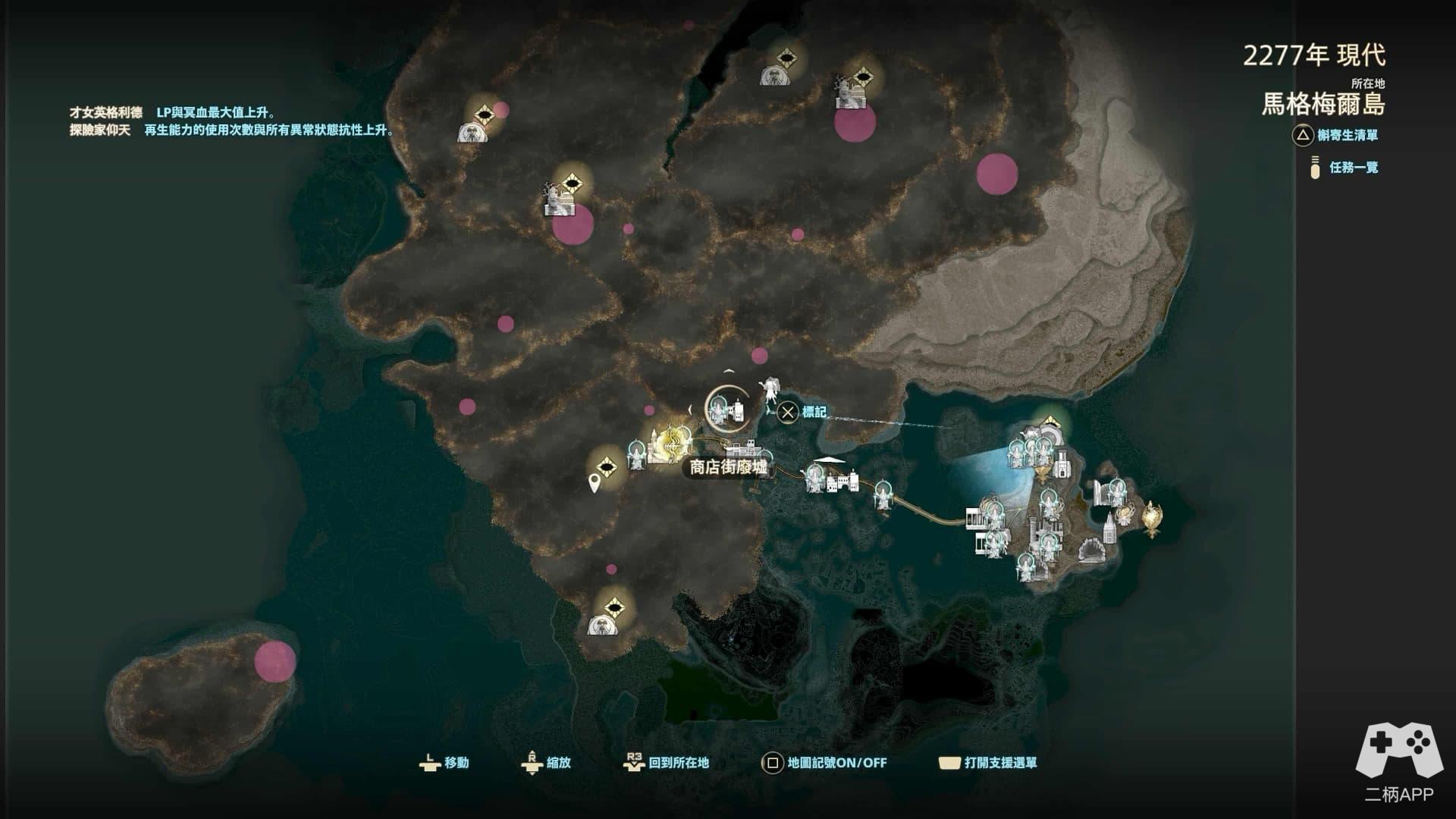Image resolution: width=1456 pixels, height=819 pixels.
Task: Click the white location pin marker
Action: 595,482
